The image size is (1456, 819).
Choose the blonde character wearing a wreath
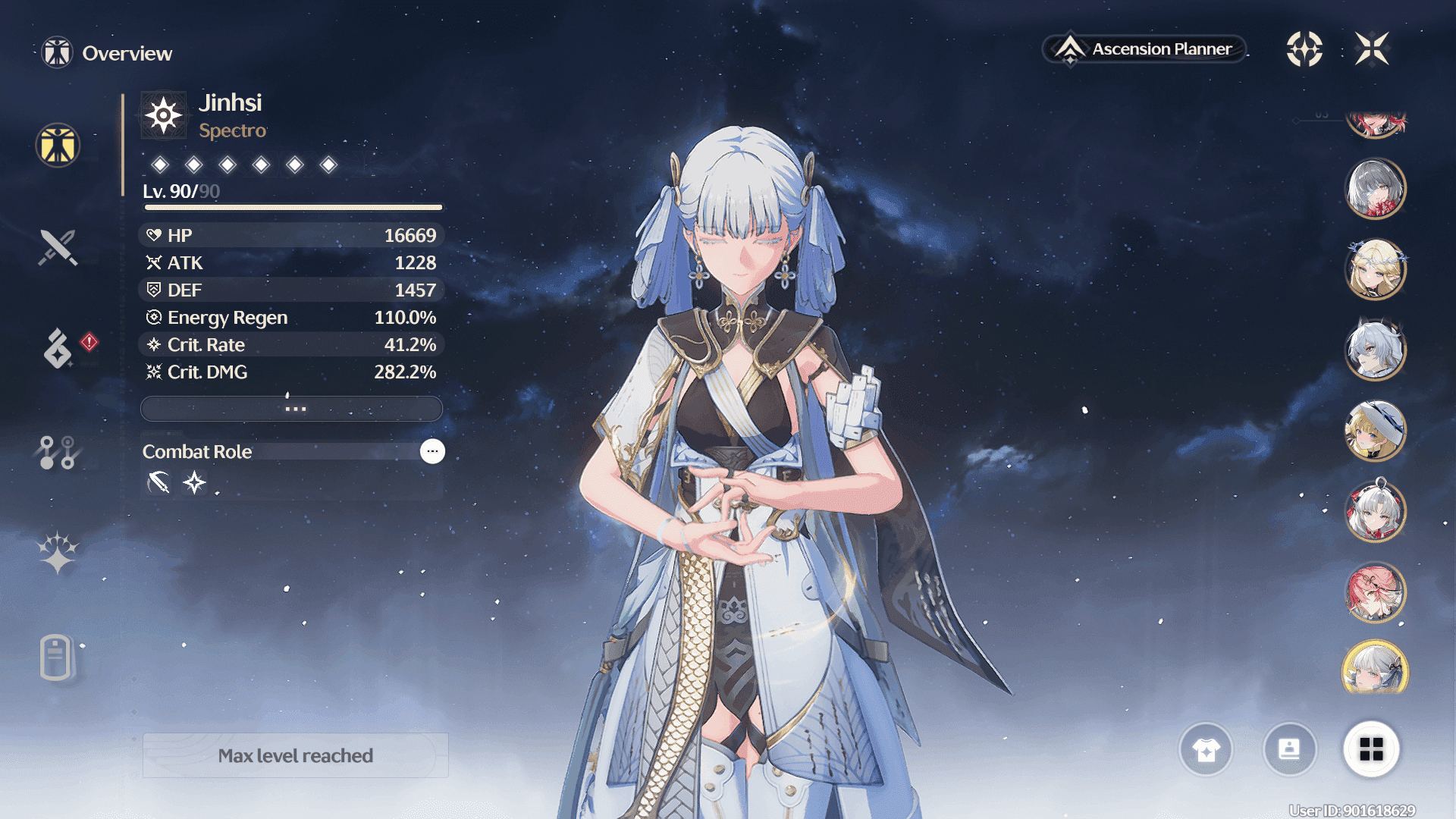pyautogui.click(x=1375, y=269)
